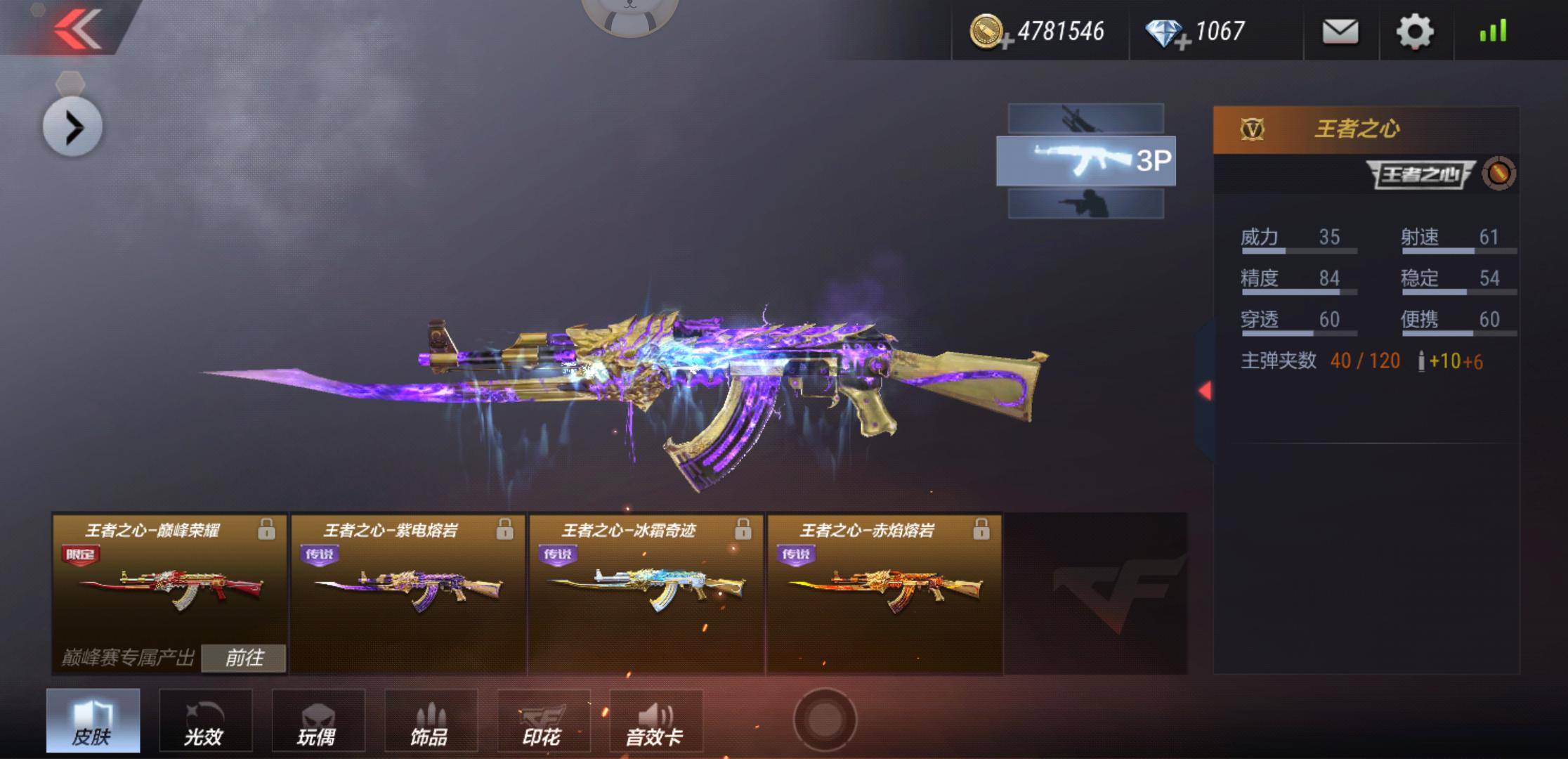Open the 音效卡 tab
The height and width of the screenshot is (759, 1568).
point(655,720)
